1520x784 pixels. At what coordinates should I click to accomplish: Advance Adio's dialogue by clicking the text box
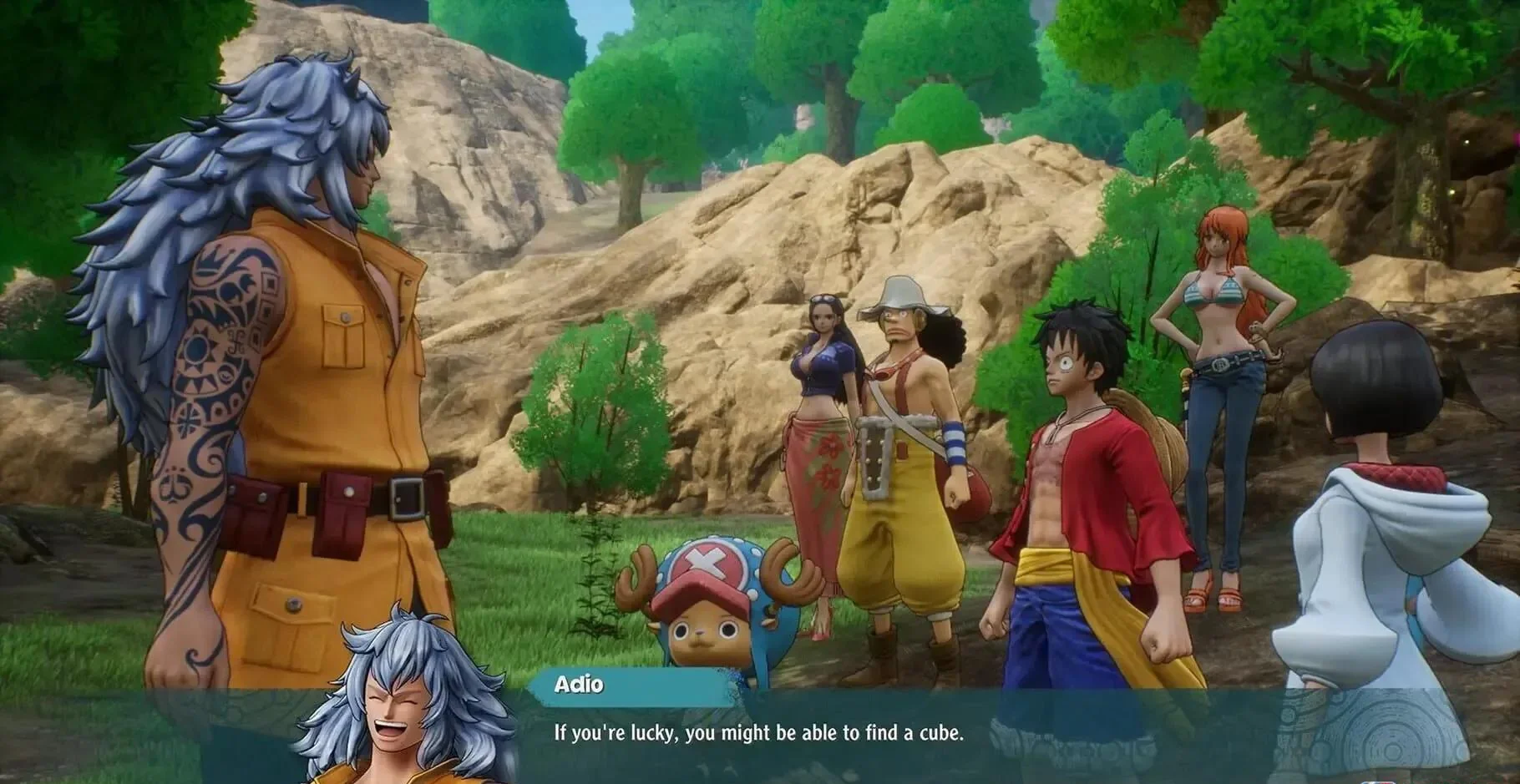click(758, 734)
